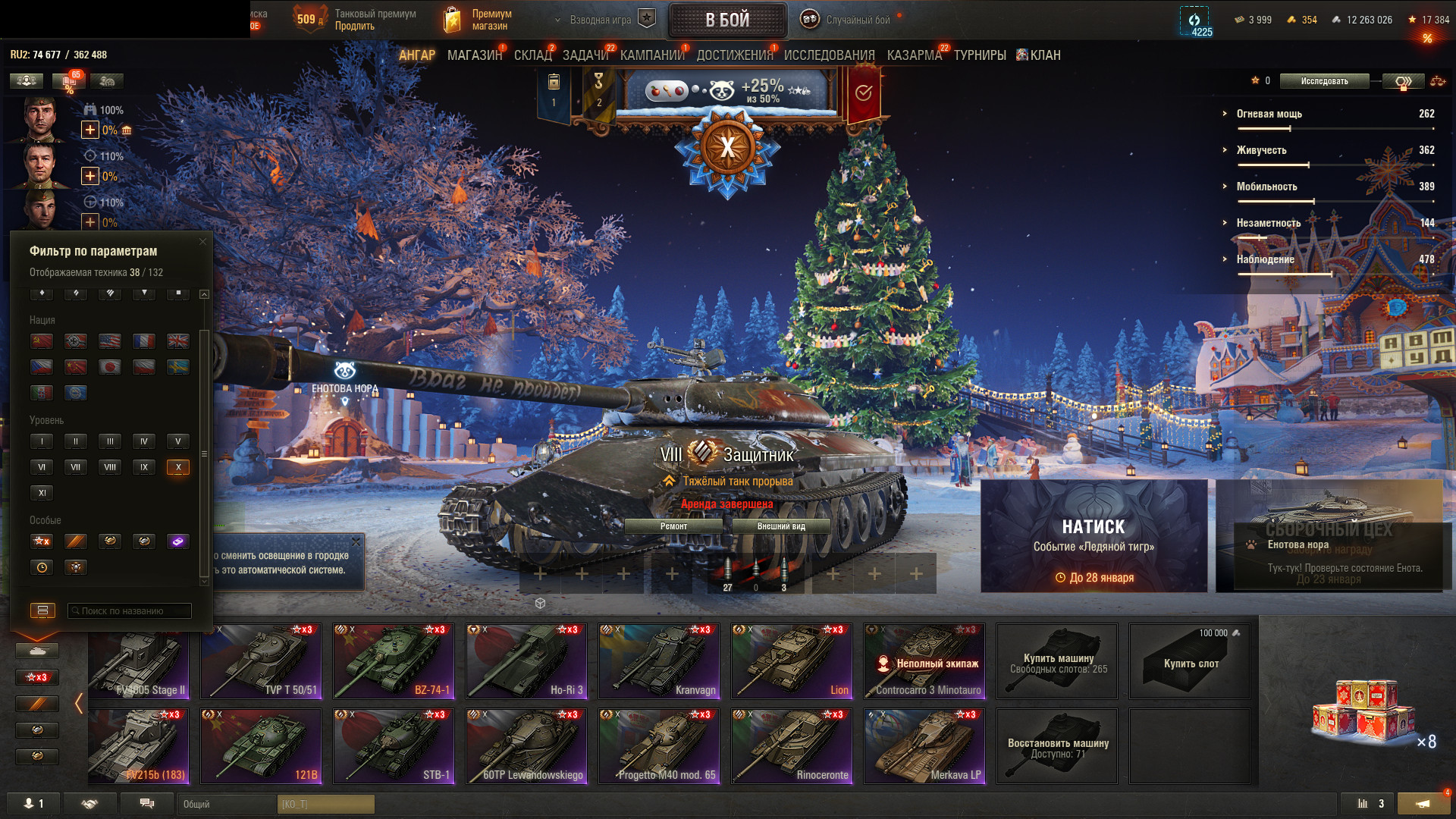Click Купить слот to buy a slot
This screenshot has width=1456, height=819.
(1190, 661)
